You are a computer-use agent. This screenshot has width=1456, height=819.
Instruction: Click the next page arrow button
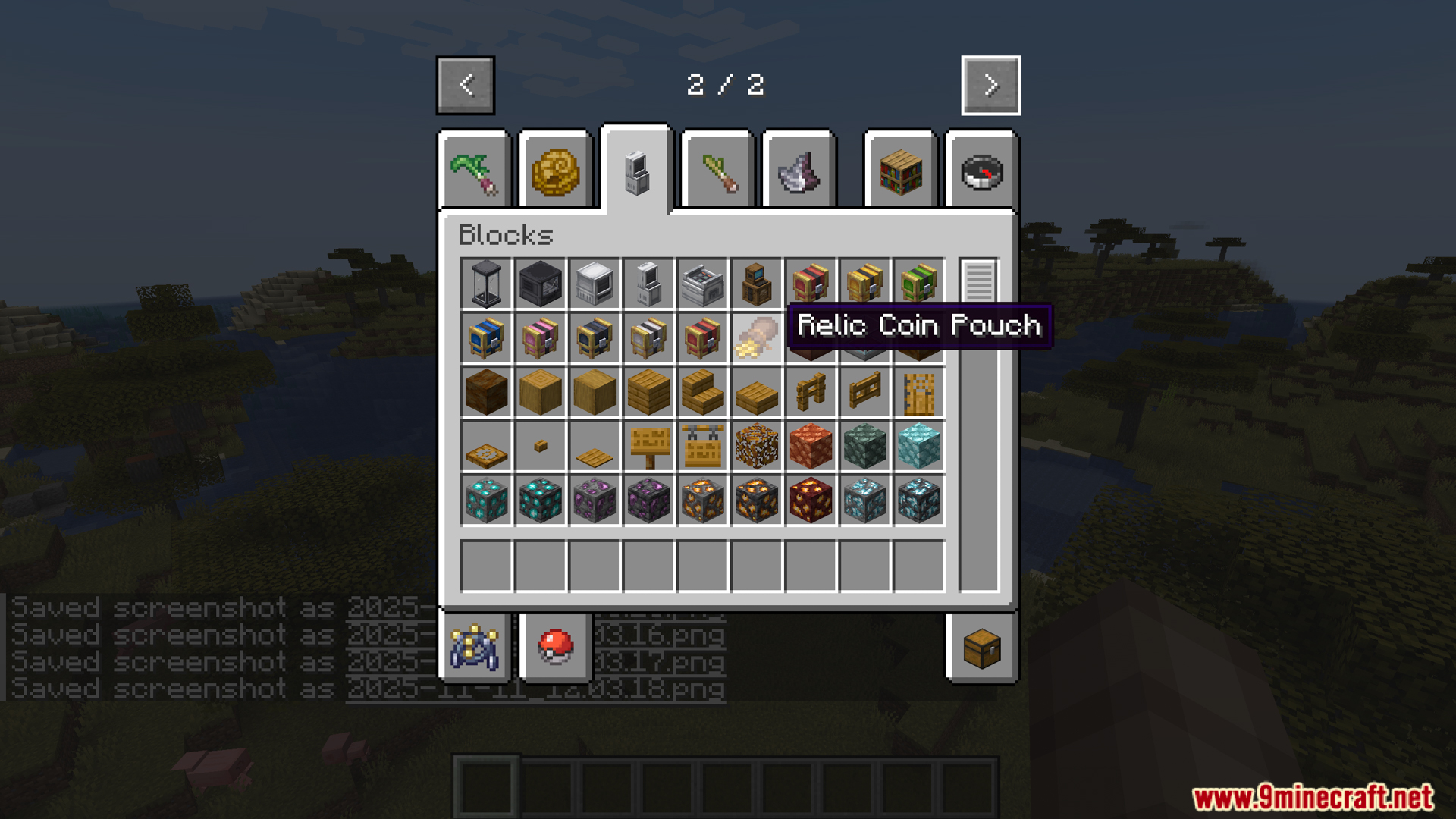(x=990, y=85)
